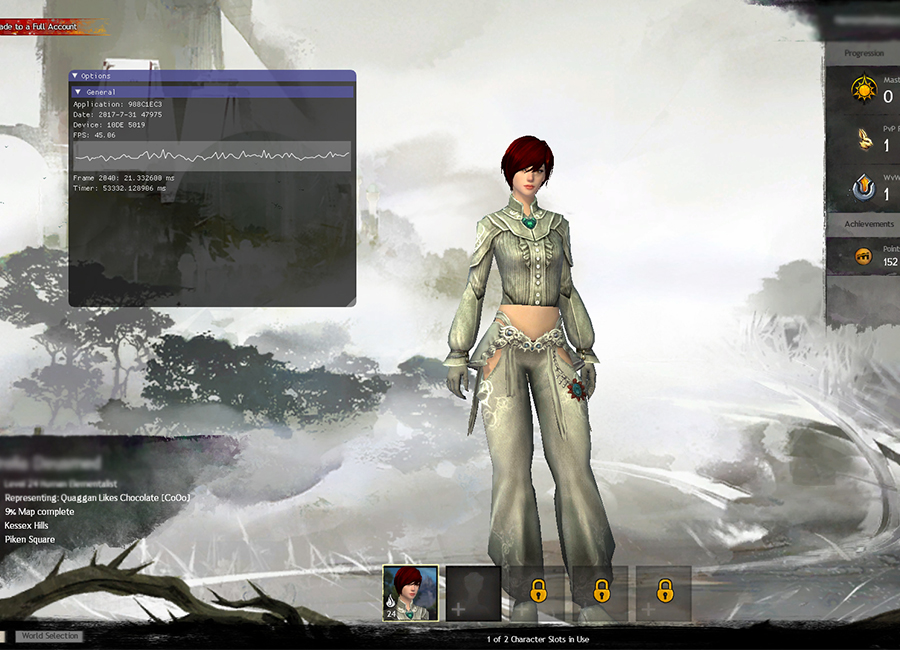
Task: Click the PvP rabbit rank icon
Action: (863, 141)
